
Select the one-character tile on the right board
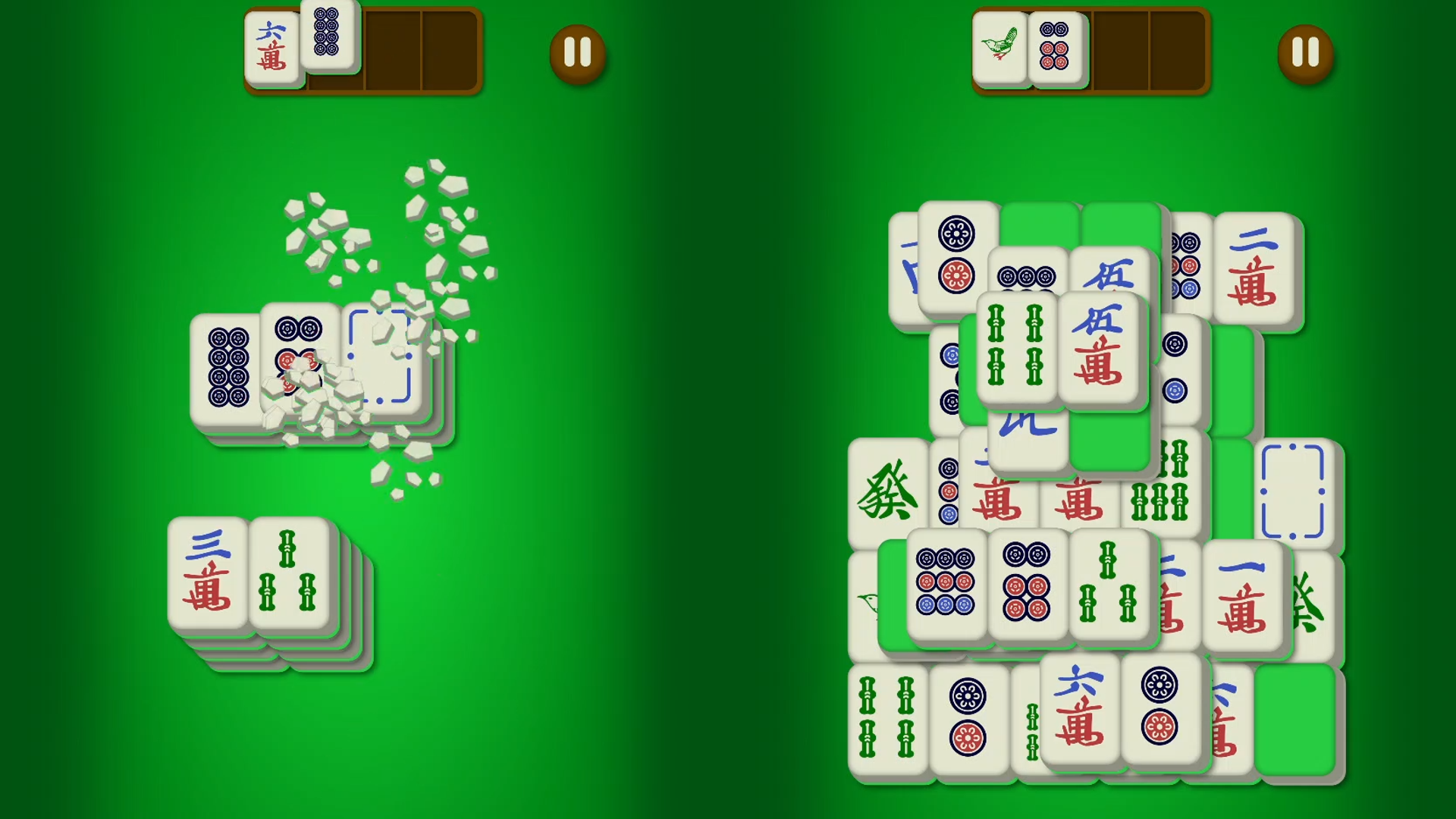[x=1245, y=597]
